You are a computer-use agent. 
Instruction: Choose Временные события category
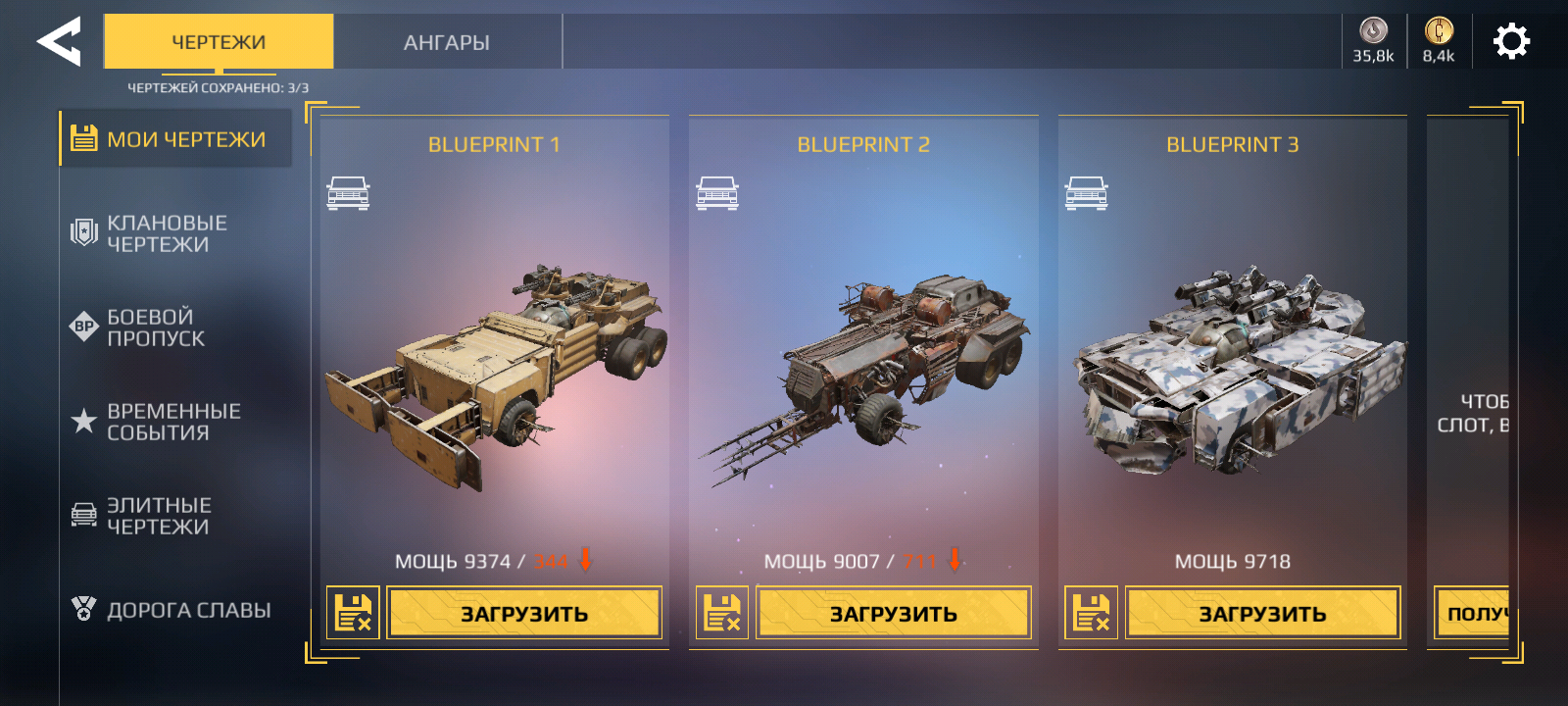[x=172, y=422]
